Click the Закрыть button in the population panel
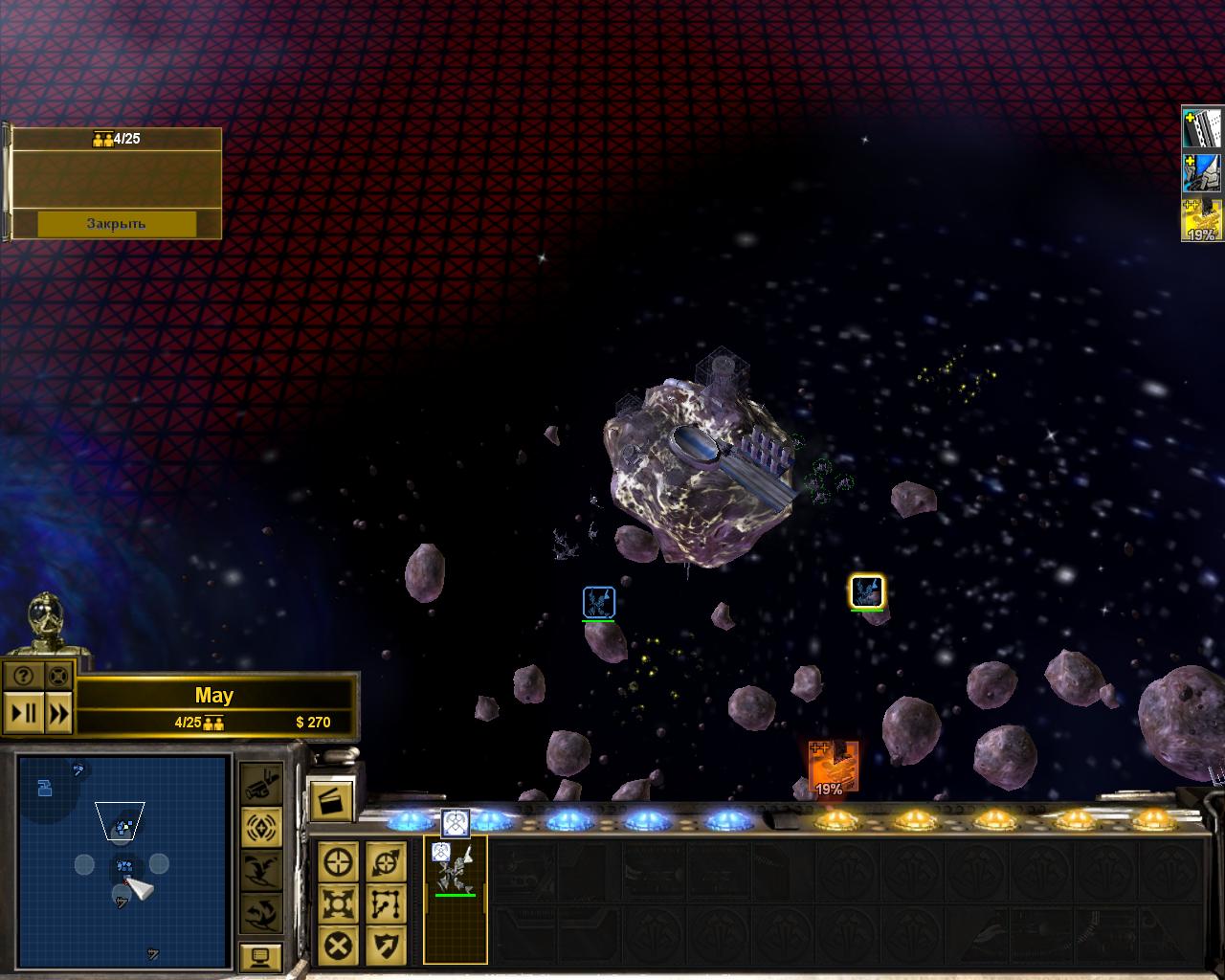 coord(117,224)
